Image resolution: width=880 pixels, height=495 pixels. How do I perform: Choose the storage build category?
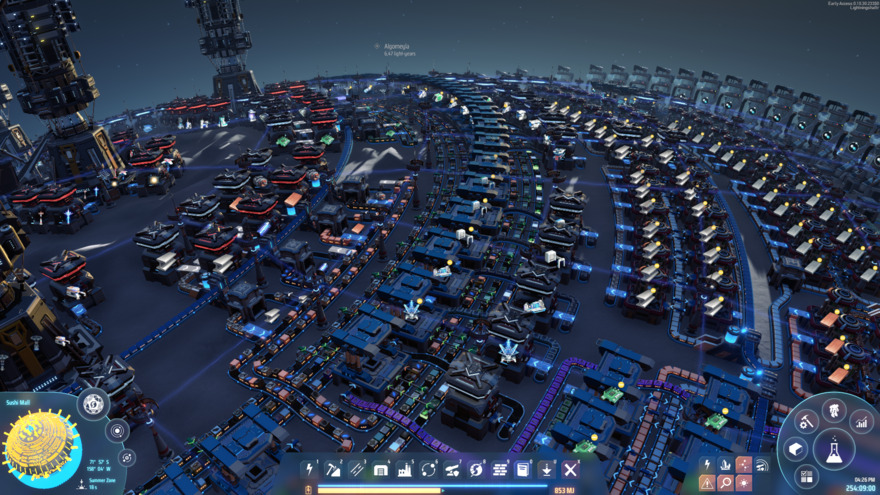381,469
